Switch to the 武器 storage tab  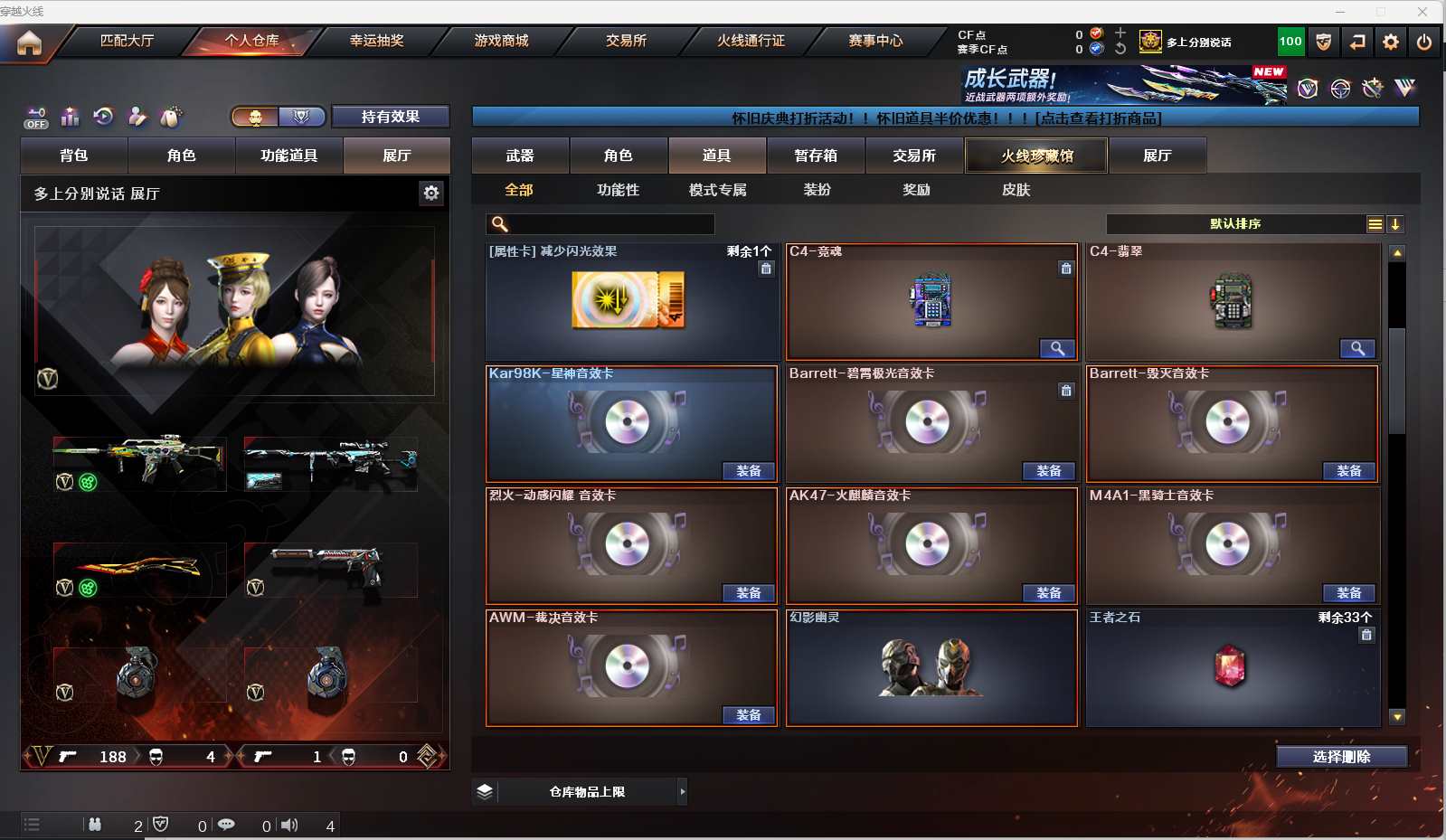pyautogui.click(x=520, y=156)
